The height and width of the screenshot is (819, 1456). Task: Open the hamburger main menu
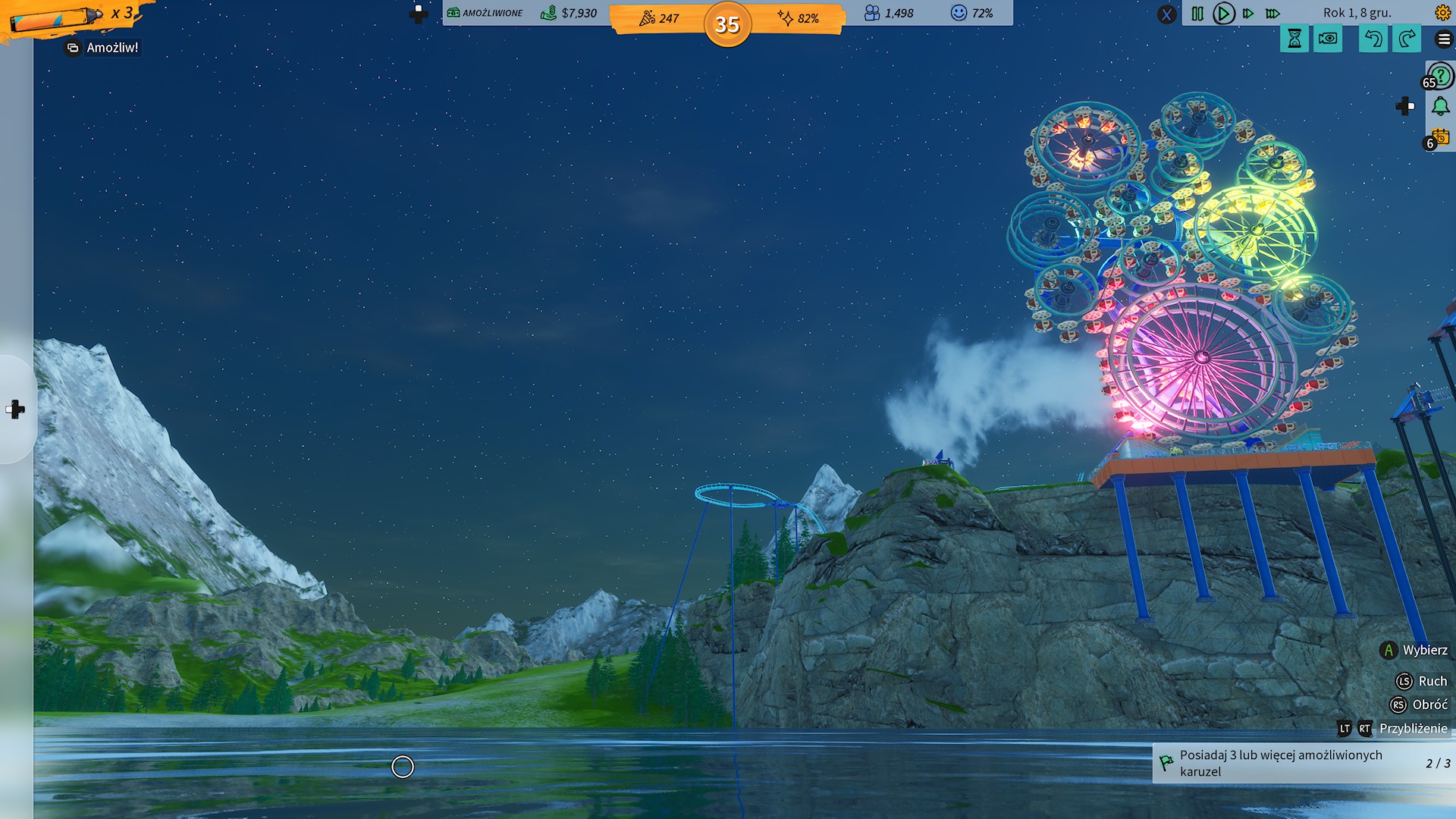pyautogui.click(x=1444, y=39)
